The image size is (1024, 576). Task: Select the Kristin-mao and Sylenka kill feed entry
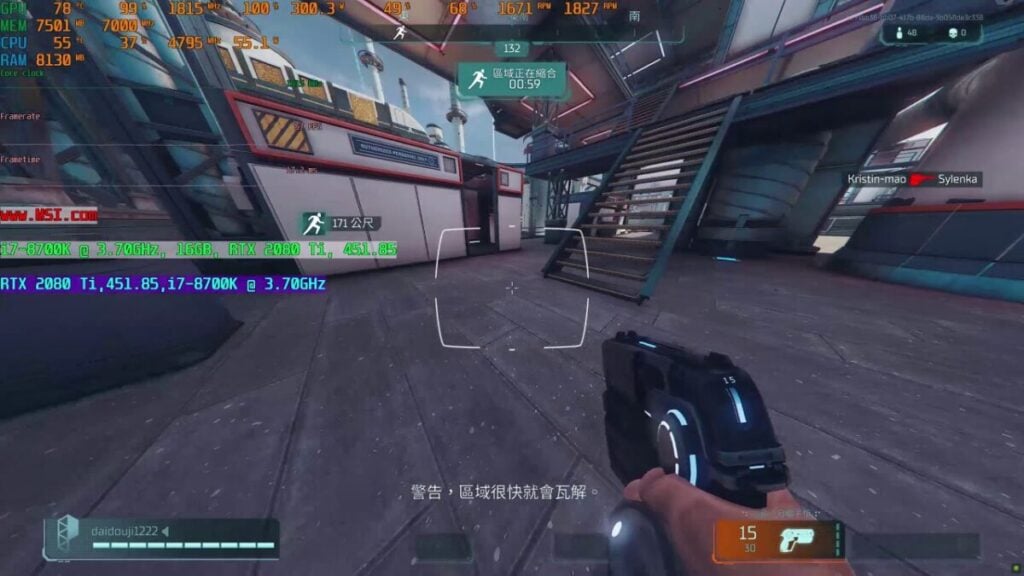[913, 179]
